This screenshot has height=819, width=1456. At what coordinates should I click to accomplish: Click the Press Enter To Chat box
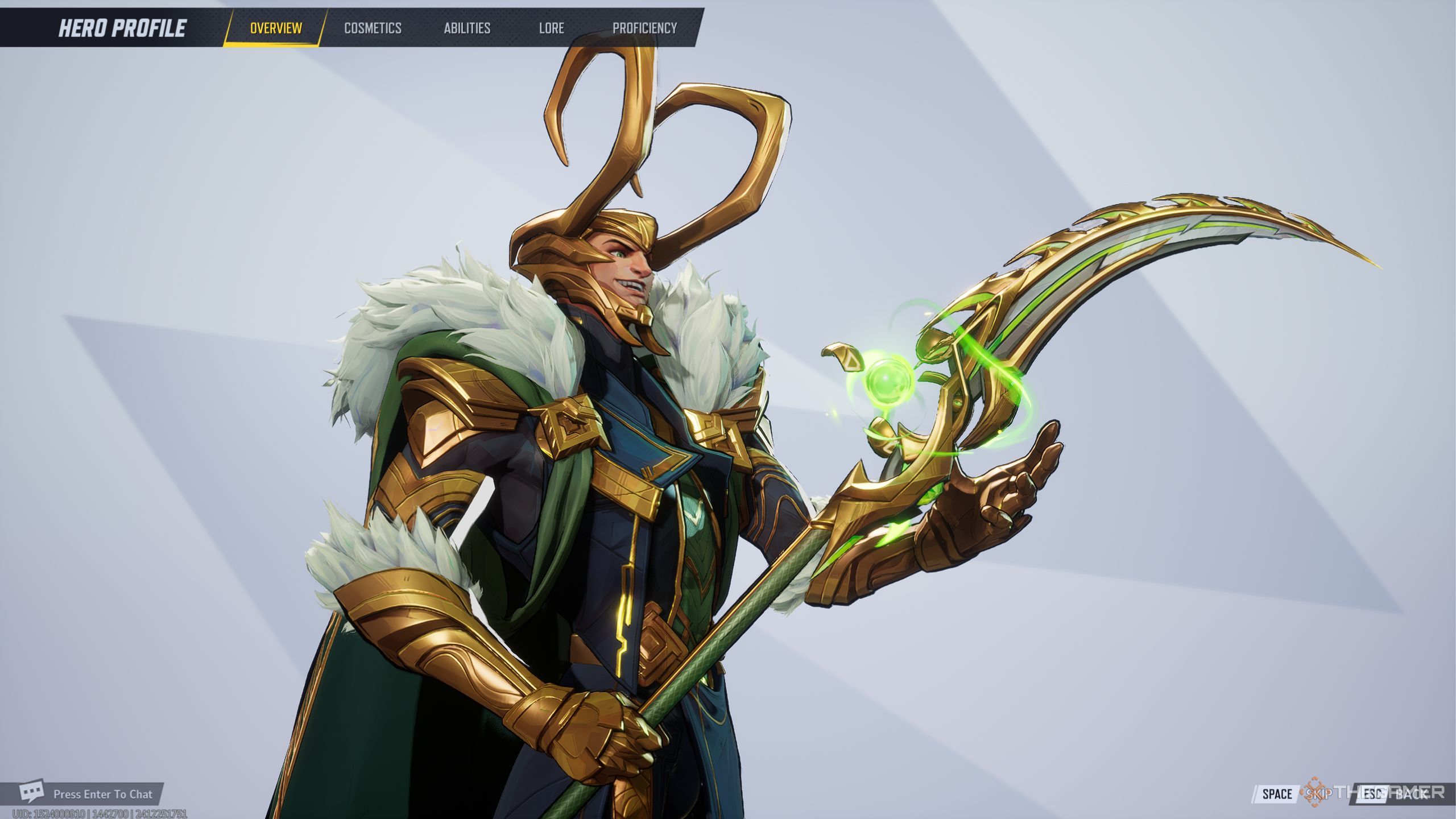[91, 794]
